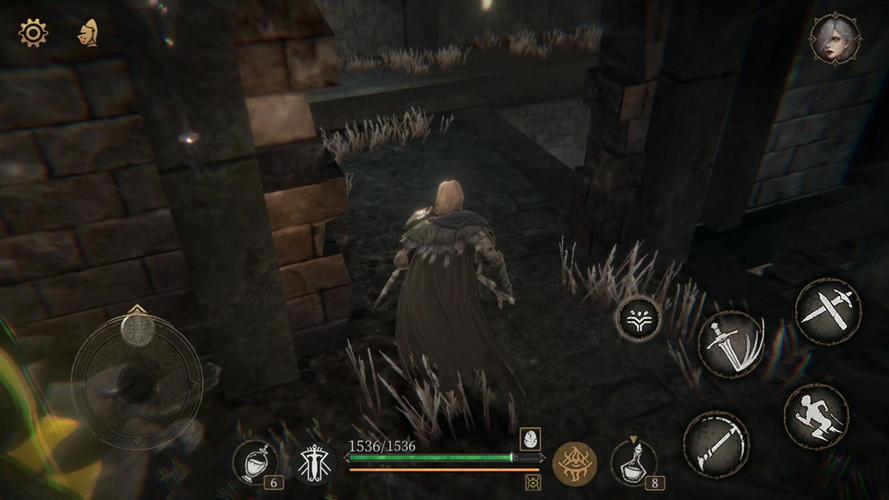The width and height of the screenshot is (889, 500).
Task: Tap the small square rune icon
Action: click(x=533, y=482)
